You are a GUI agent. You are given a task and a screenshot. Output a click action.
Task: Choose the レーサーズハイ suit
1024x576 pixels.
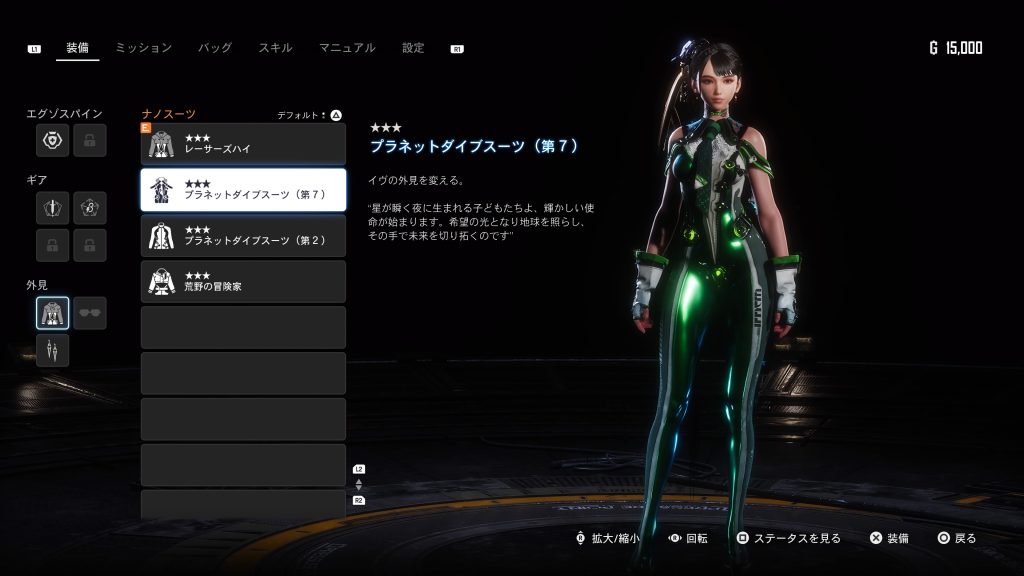pyautogui.click(x=243, y=144)
